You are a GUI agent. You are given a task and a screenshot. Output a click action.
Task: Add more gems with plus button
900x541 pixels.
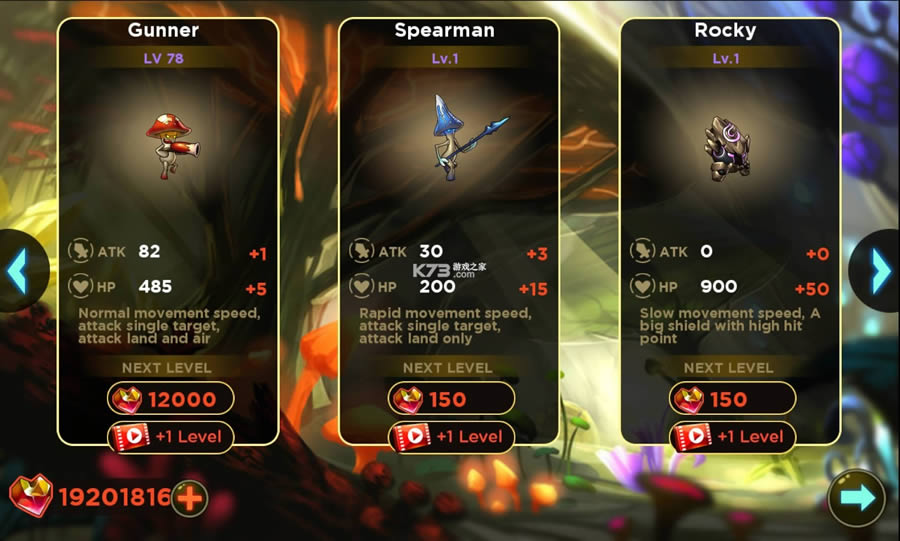(x=189, y=497)
